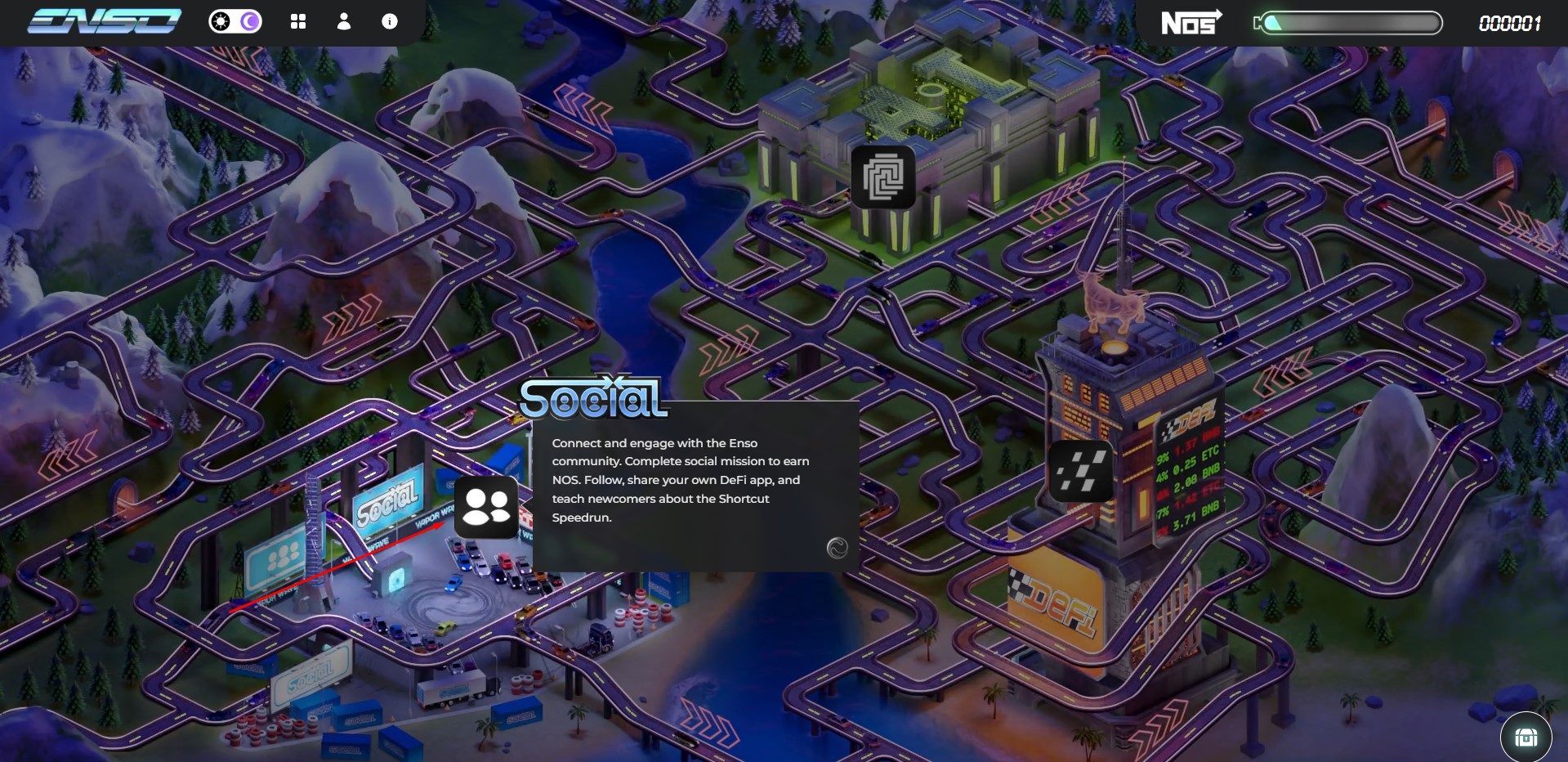This screenshot has height=762, width=1568.
Task: Select the maze-pattern building marker
Action: coord(882,177)
